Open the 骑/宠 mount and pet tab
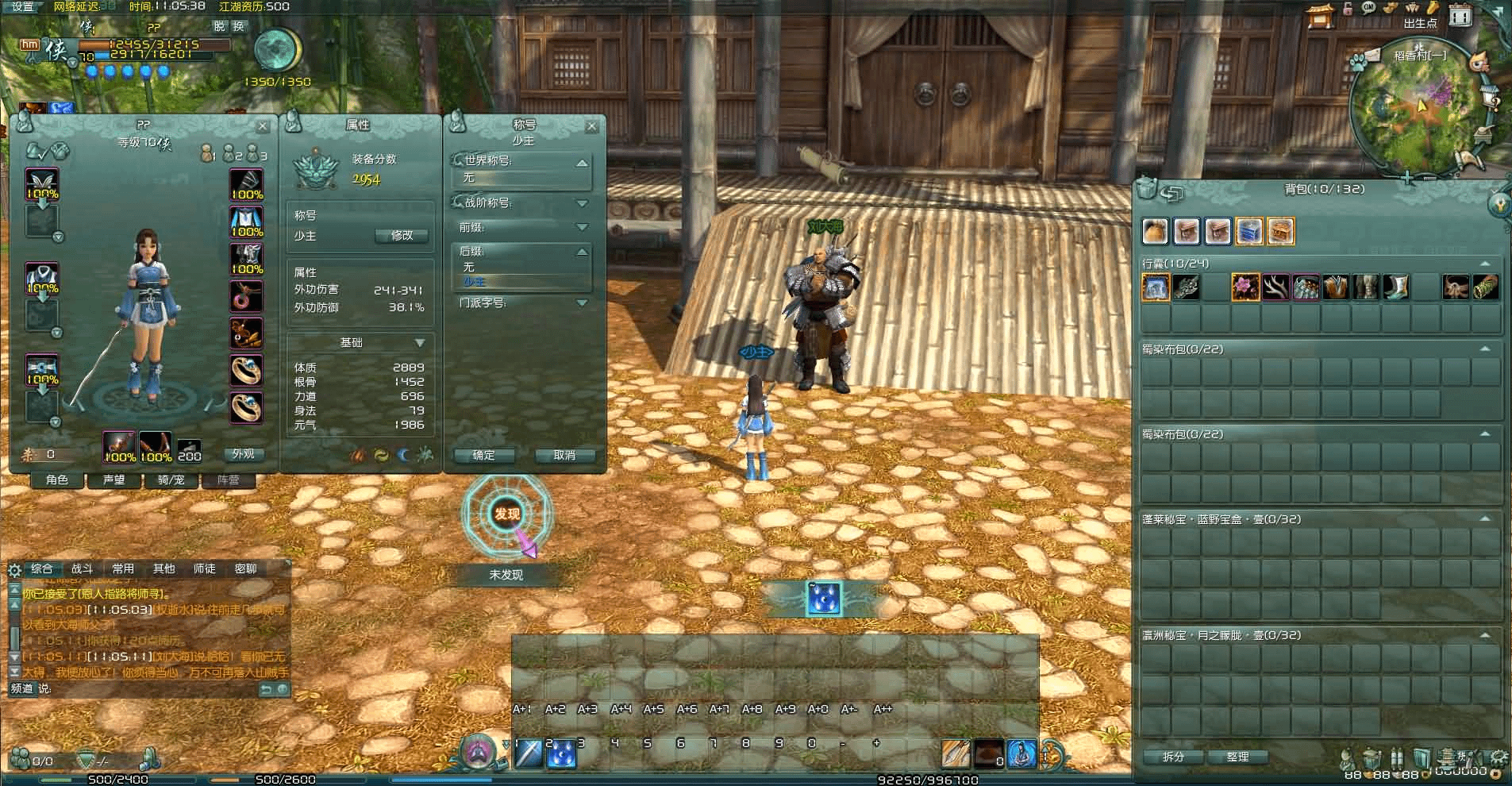The width and height of the screenshot is (1512, 786). [x=171, y=480]
